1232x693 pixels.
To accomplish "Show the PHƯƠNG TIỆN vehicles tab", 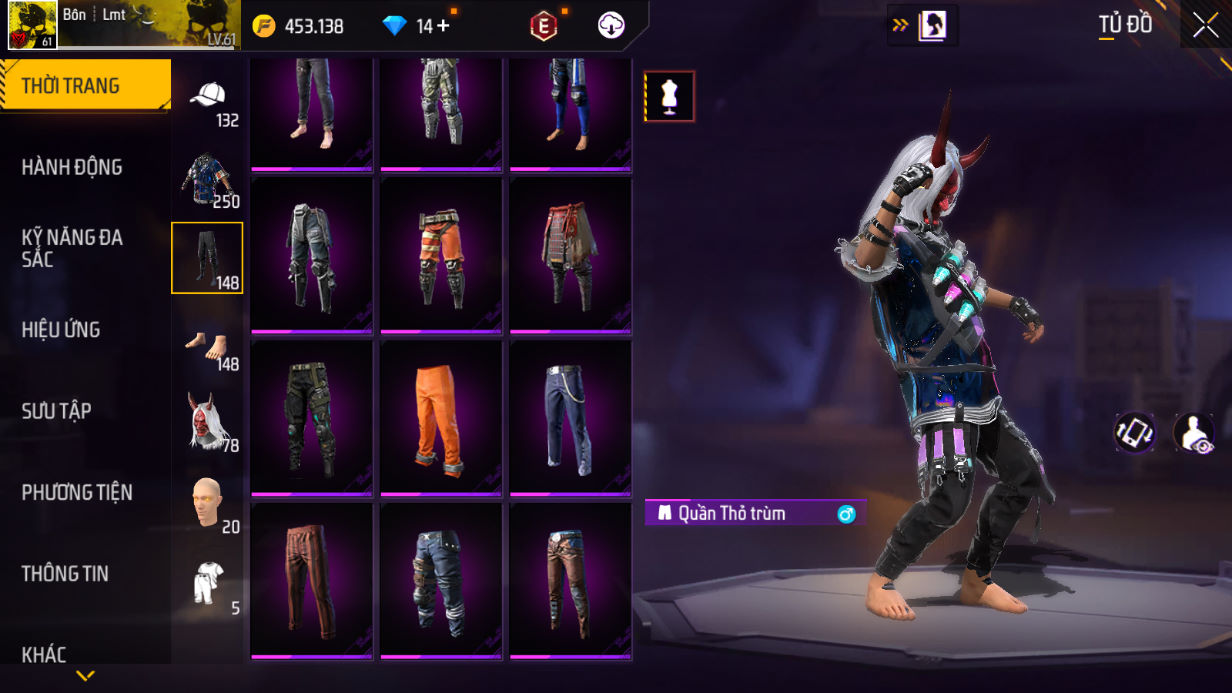I will pyautogui.click(x=77, y=492).
